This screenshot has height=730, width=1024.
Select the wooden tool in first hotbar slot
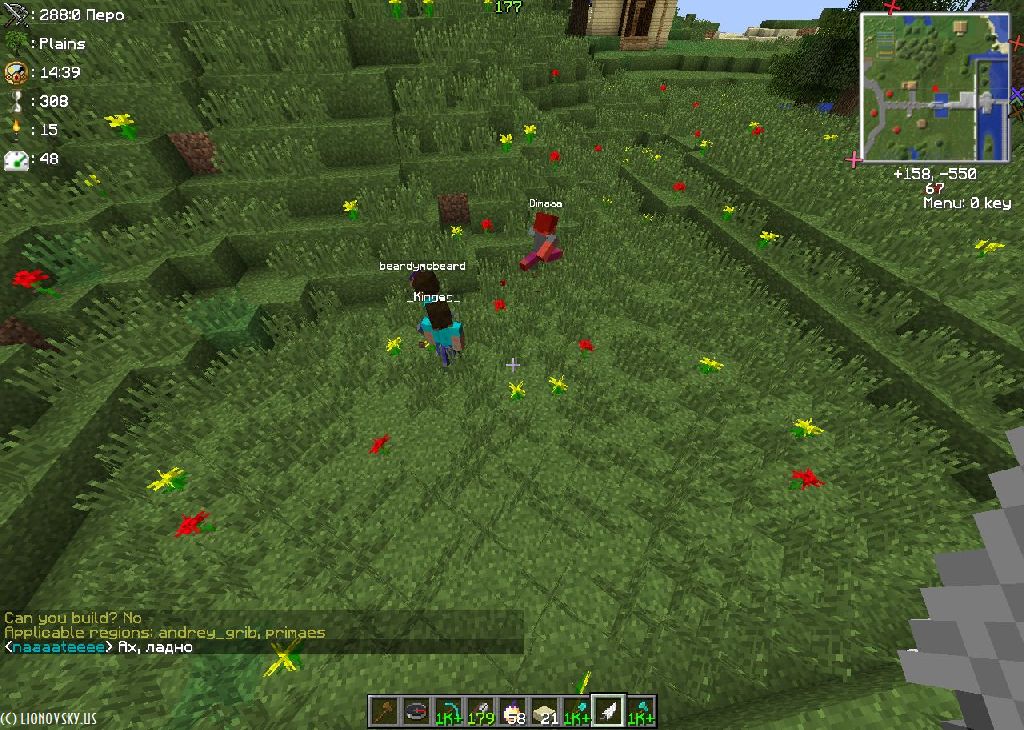tap(384, 711)
